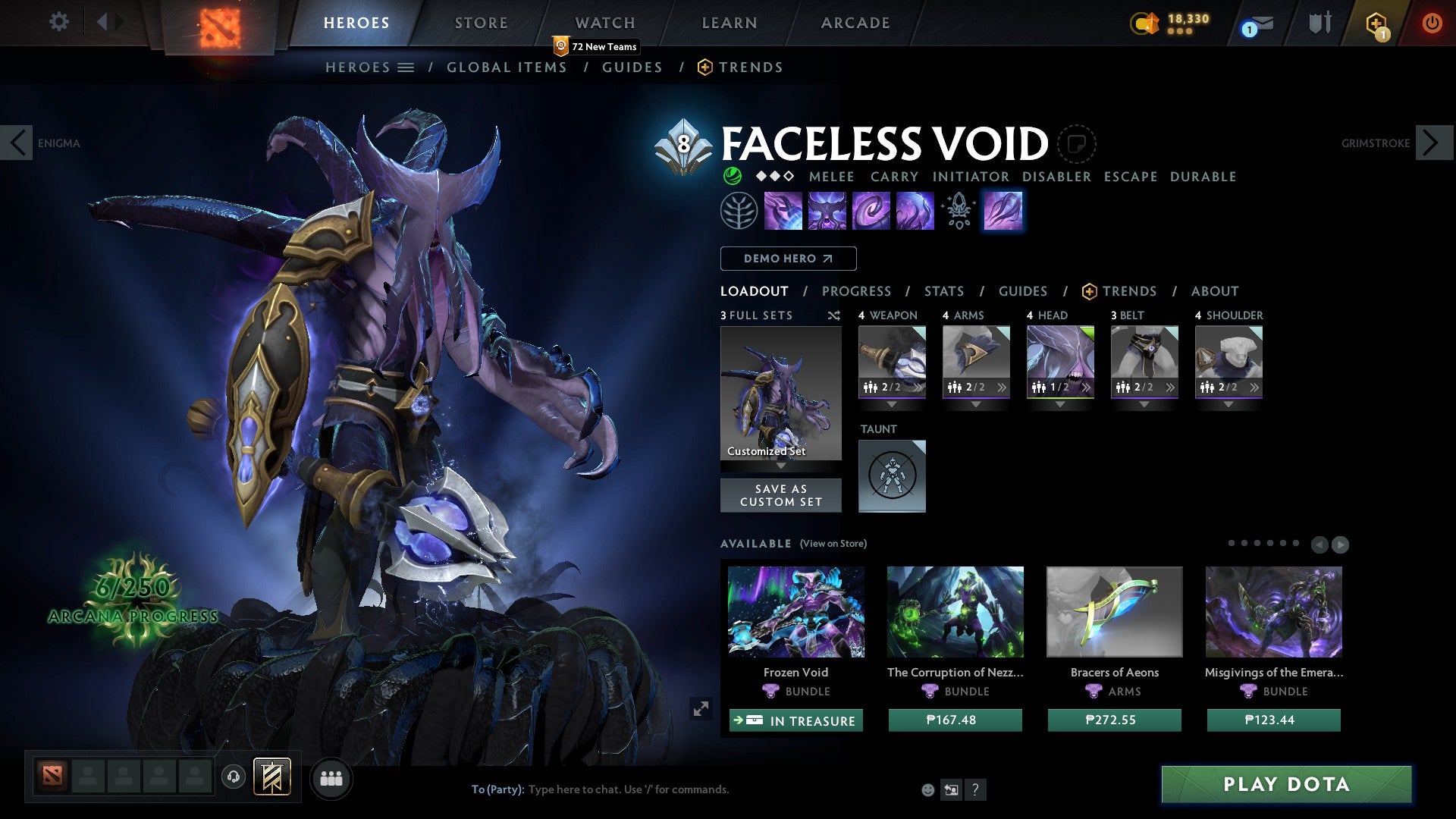Image resolution: width=1456 pixels, height=819 pixels.
Task: Open the settings gear icon
Action: pos(59,22)
